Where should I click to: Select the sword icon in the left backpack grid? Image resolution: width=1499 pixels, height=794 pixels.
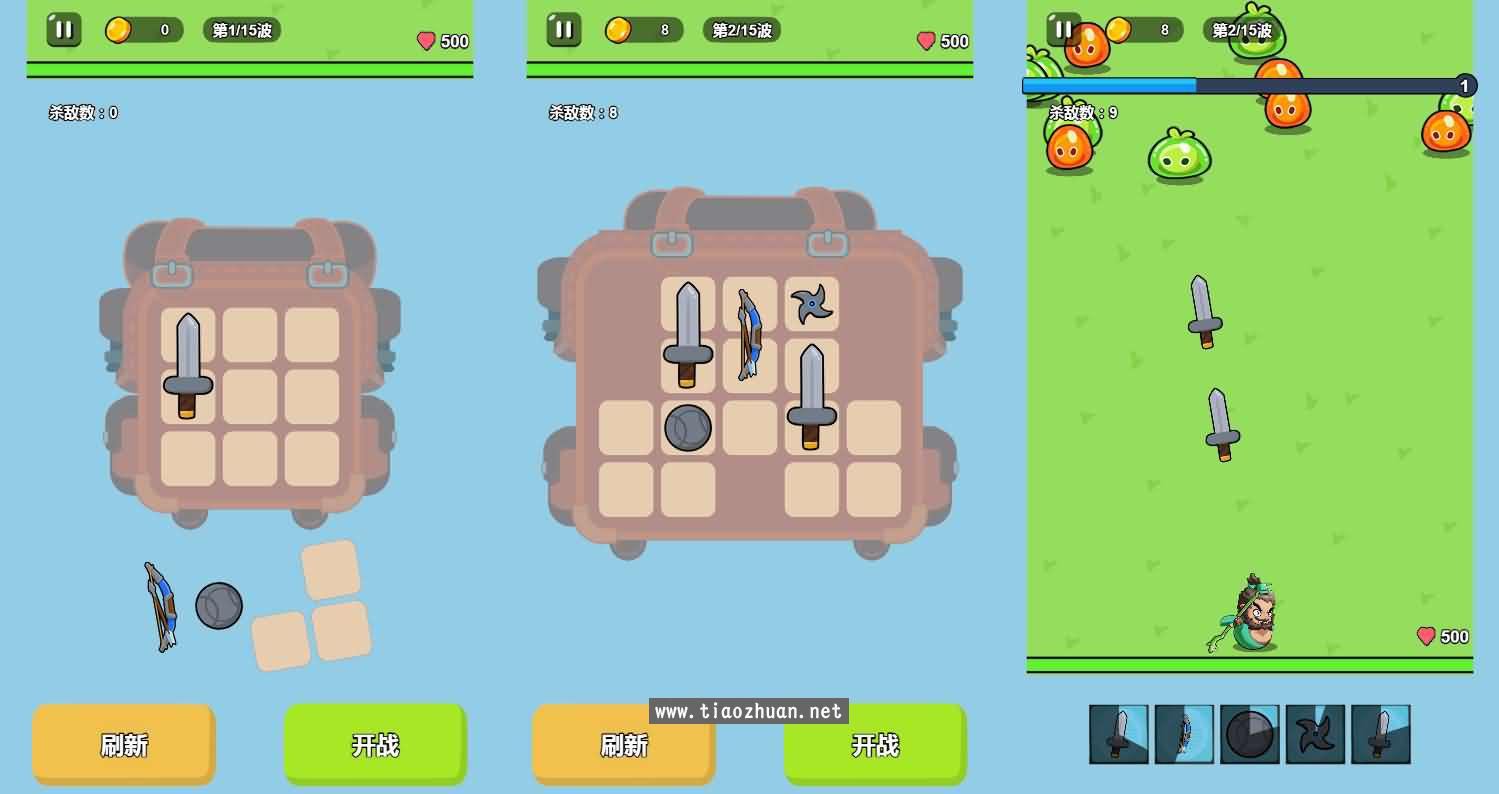186,362
